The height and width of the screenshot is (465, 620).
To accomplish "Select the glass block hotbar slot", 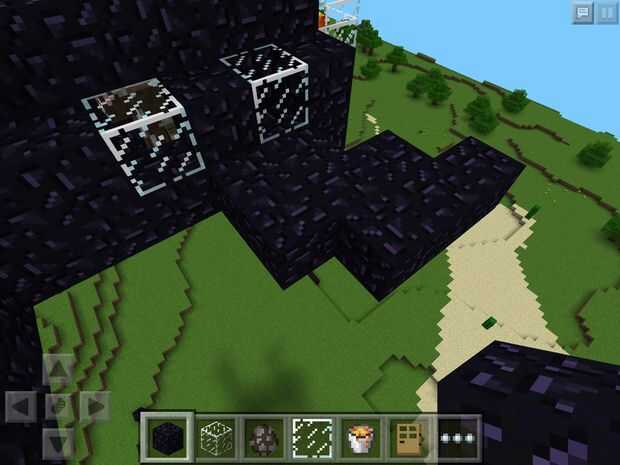I will pos(214,438).
